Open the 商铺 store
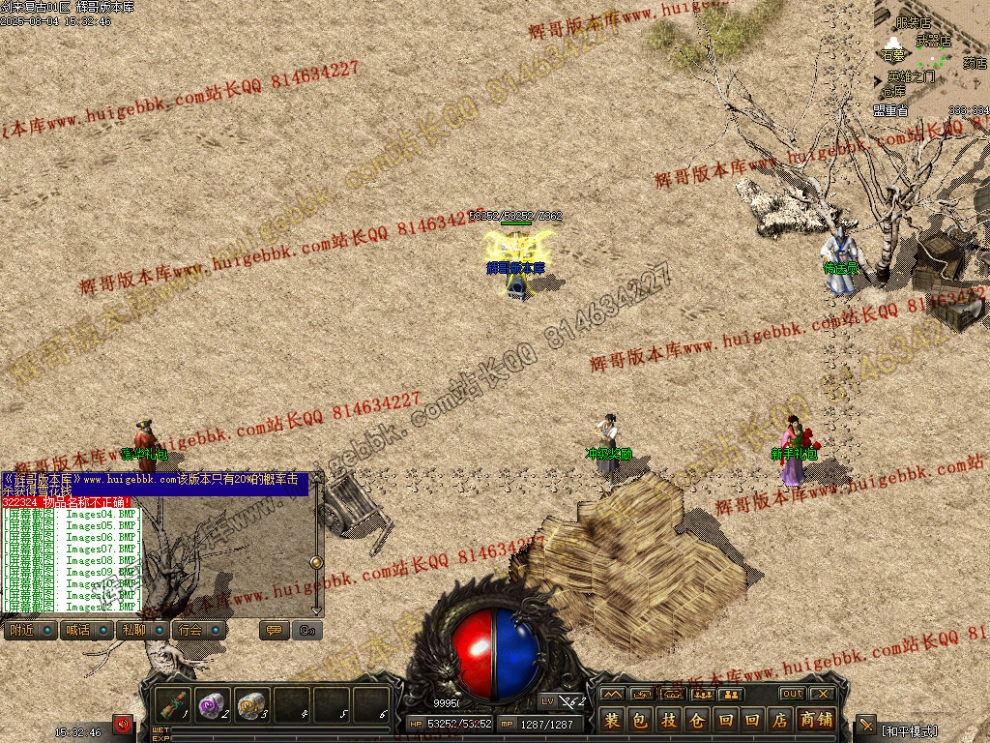Image resolution: width=990 pixels, height=743 pixels. 816,720
